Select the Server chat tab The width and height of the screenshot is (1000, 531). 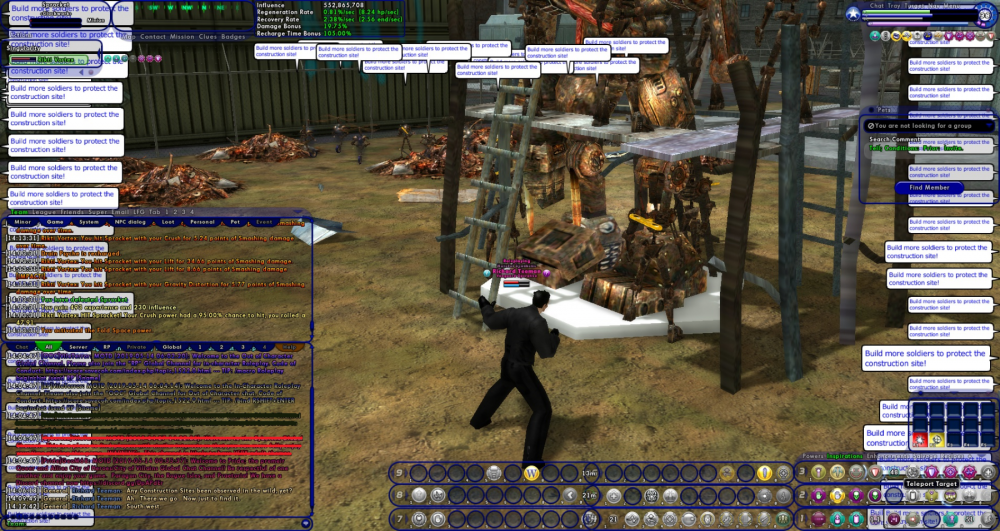pos(78,347)
